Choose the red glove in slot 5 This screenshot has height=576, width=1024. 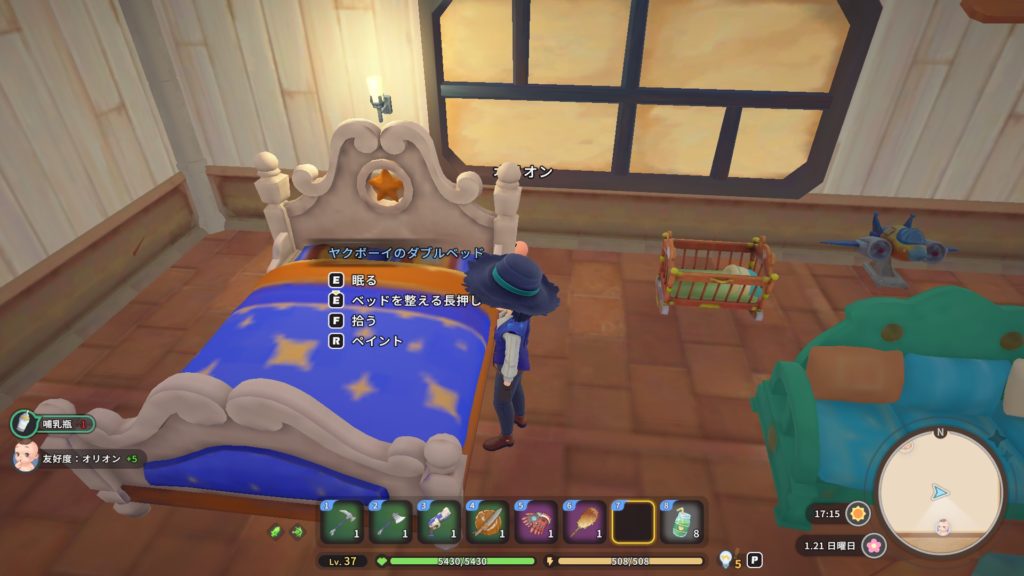535,522
